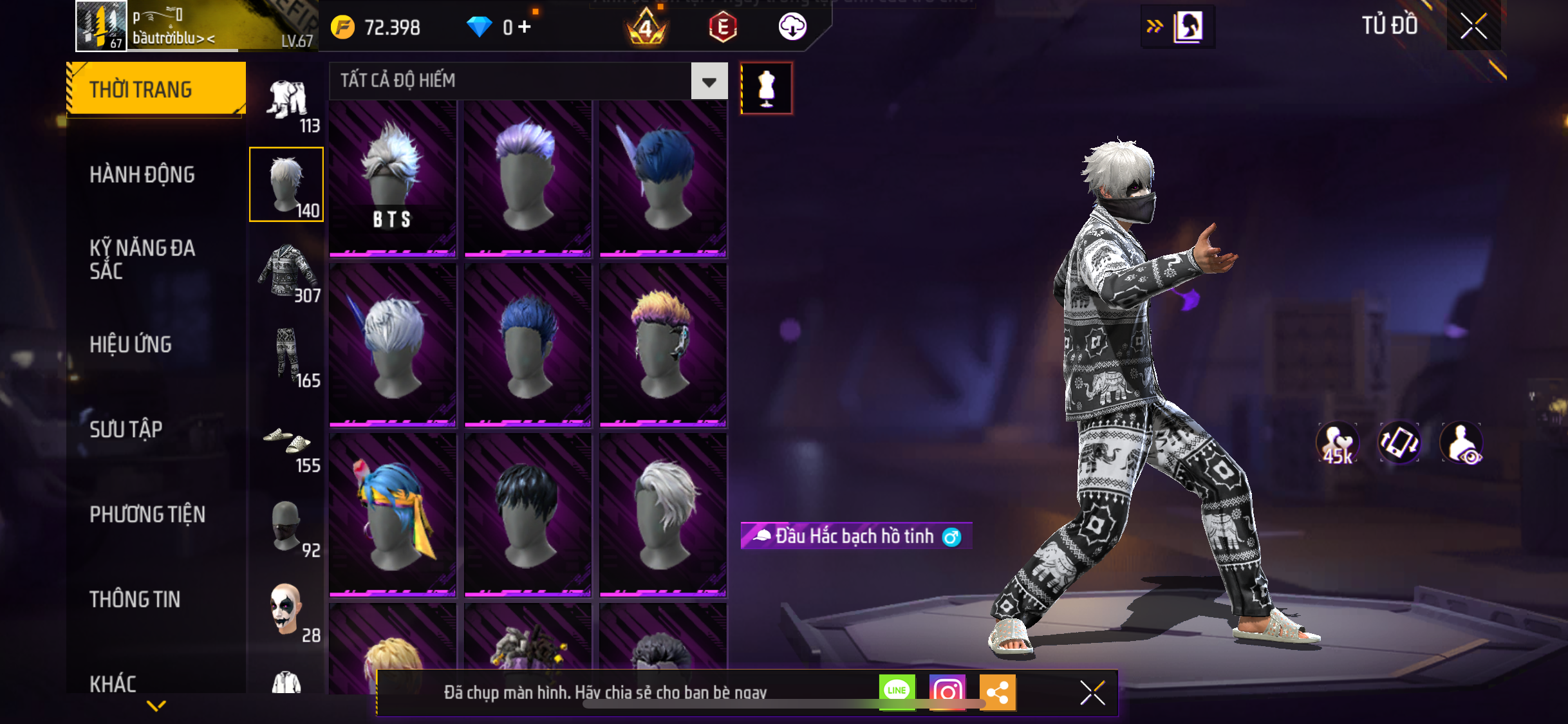This screenshot has width=1568, height=724.
Task: Open the Sưu Tập tab
Action: (x=126, y=429)
